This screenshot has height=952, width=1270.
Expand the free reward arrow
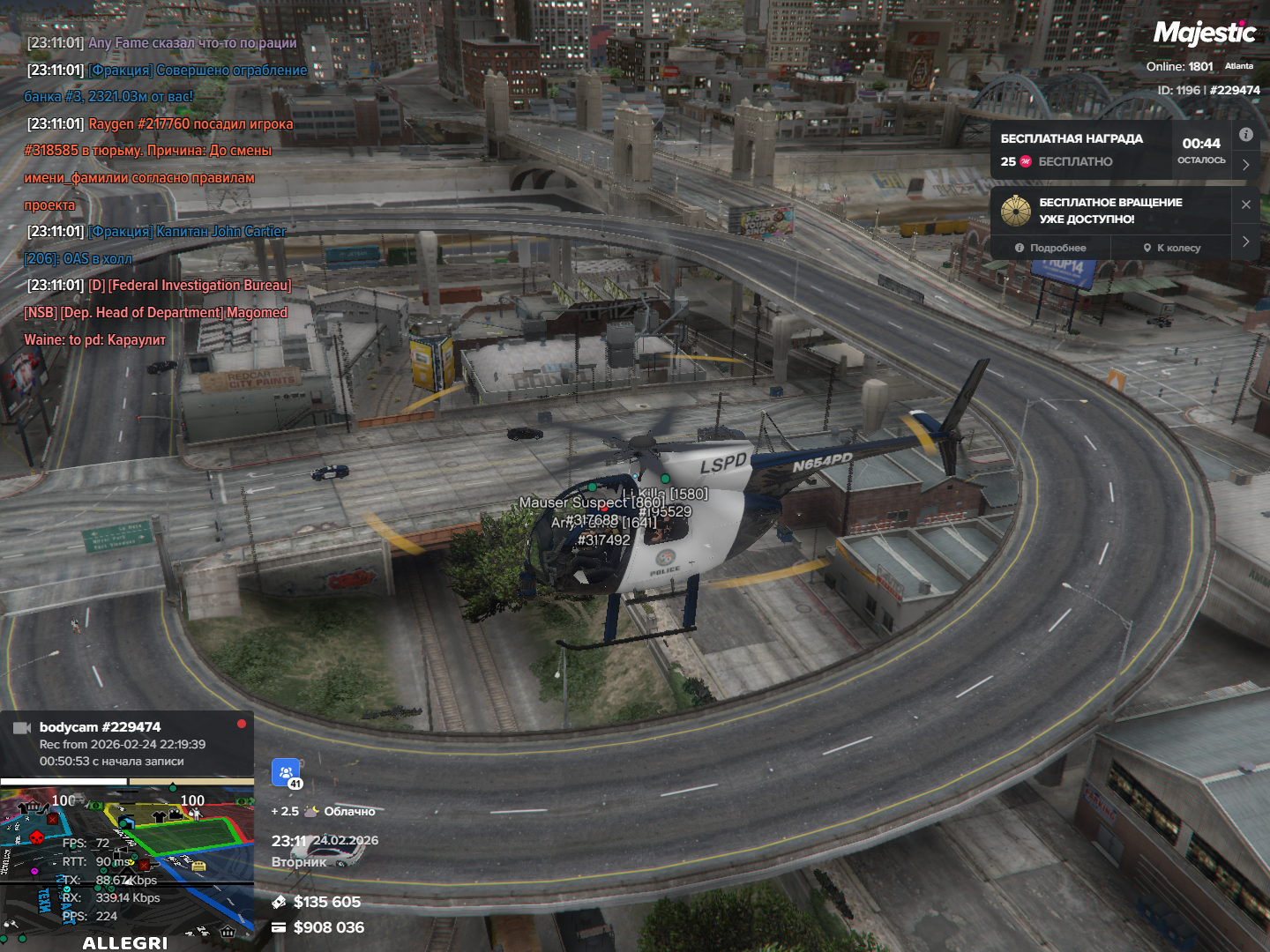pos(1245,165)
